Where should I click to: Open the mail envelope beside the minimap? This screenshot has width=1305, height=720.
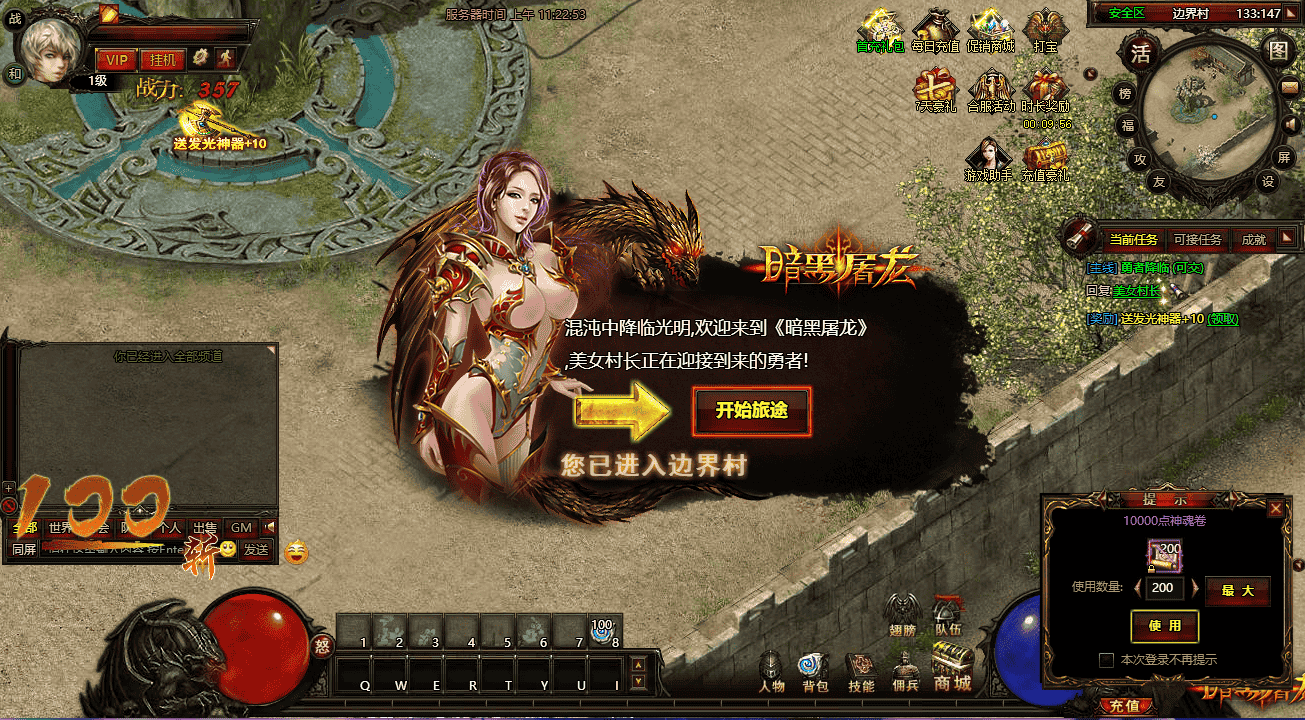(x=1289, y=88)
